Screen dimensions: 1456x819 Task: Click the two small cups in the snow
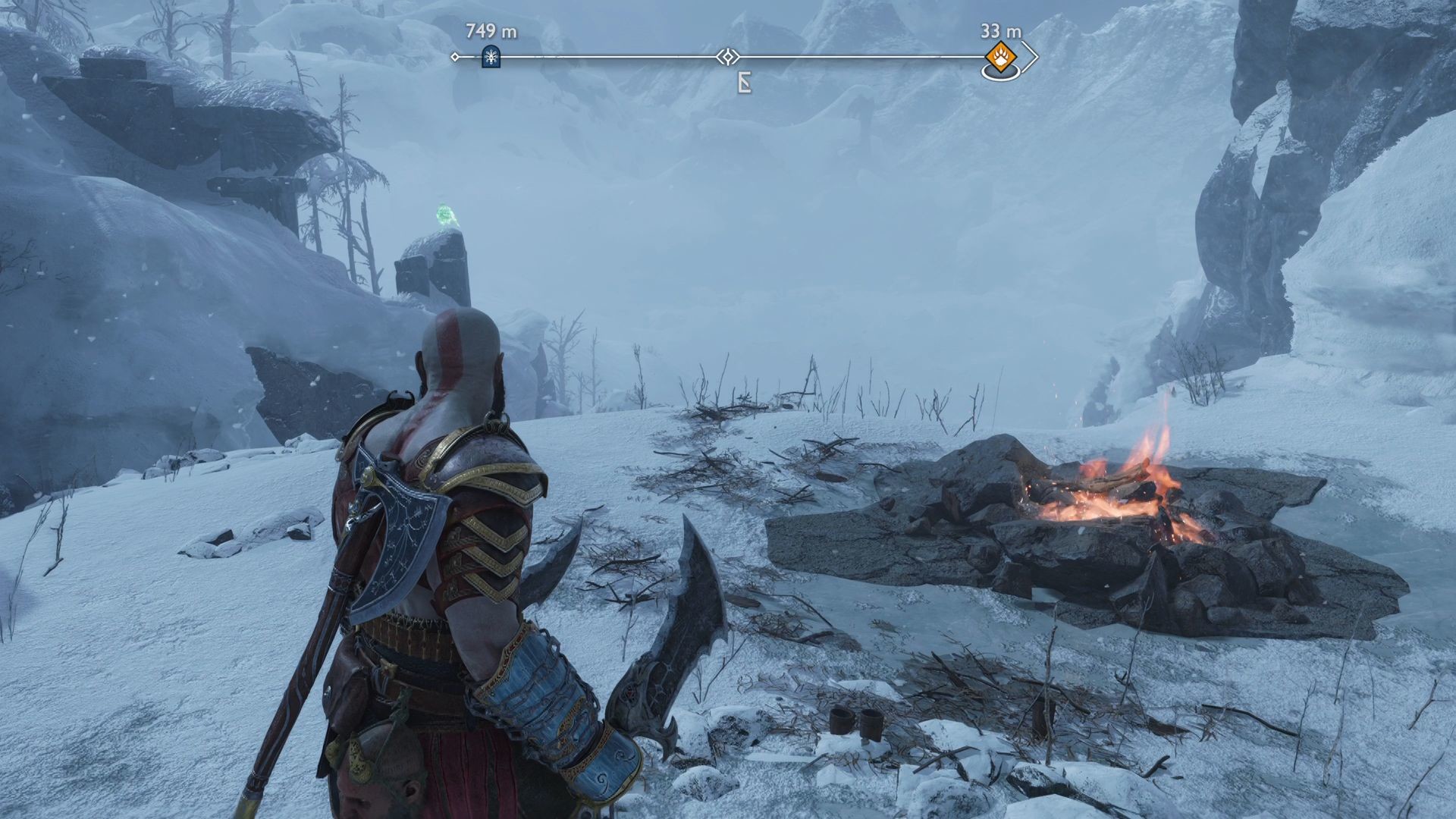pyautogui.click(x=857, y=722)
